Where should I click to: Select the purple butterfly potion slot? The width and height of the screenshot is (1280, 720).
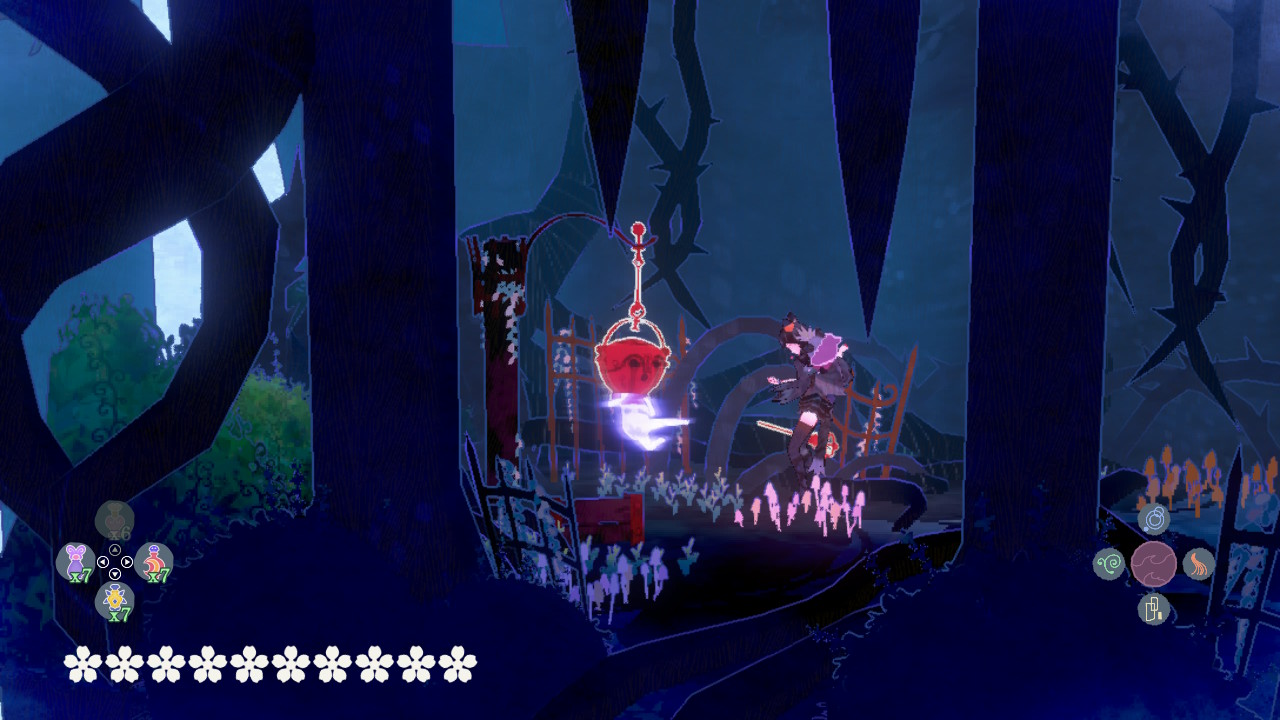point(75,561)
